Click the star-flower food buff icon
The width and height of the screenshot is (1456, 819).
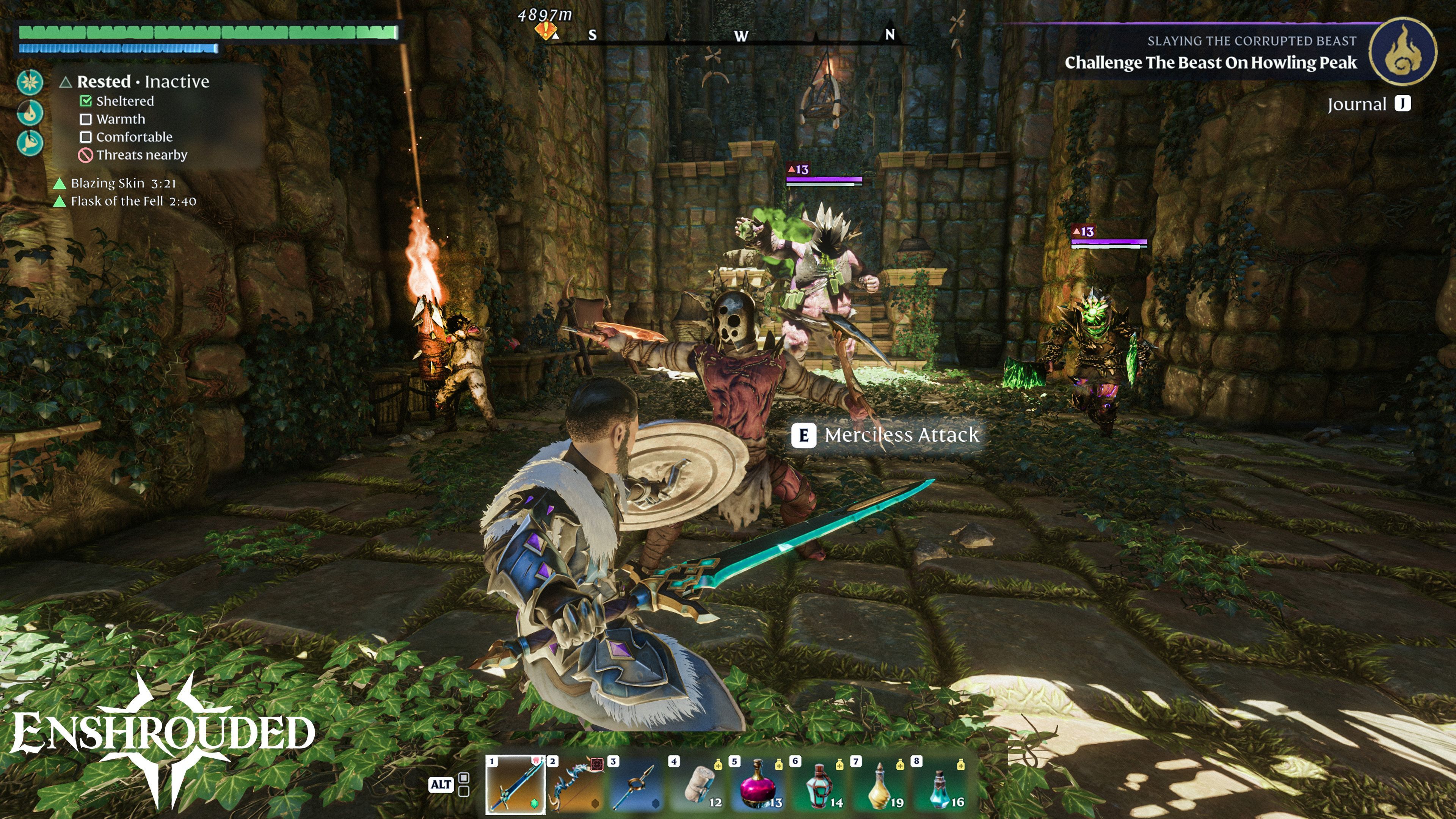click(30, 83)
